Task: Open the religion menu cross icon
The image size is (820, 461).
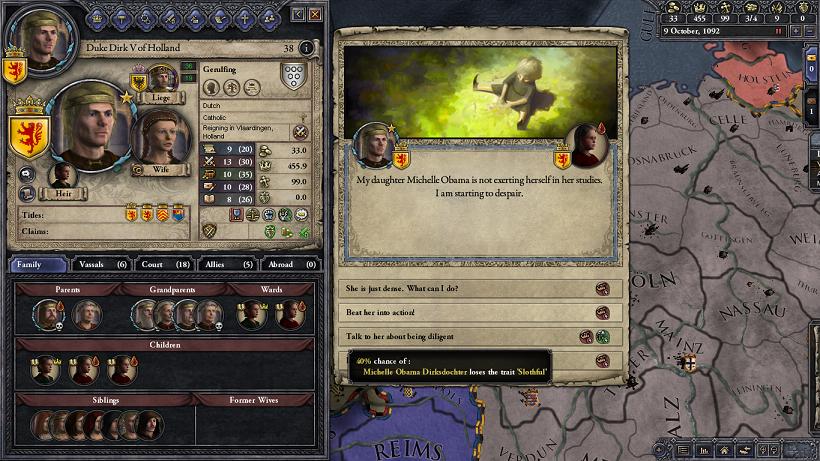Action: point(243,17)
